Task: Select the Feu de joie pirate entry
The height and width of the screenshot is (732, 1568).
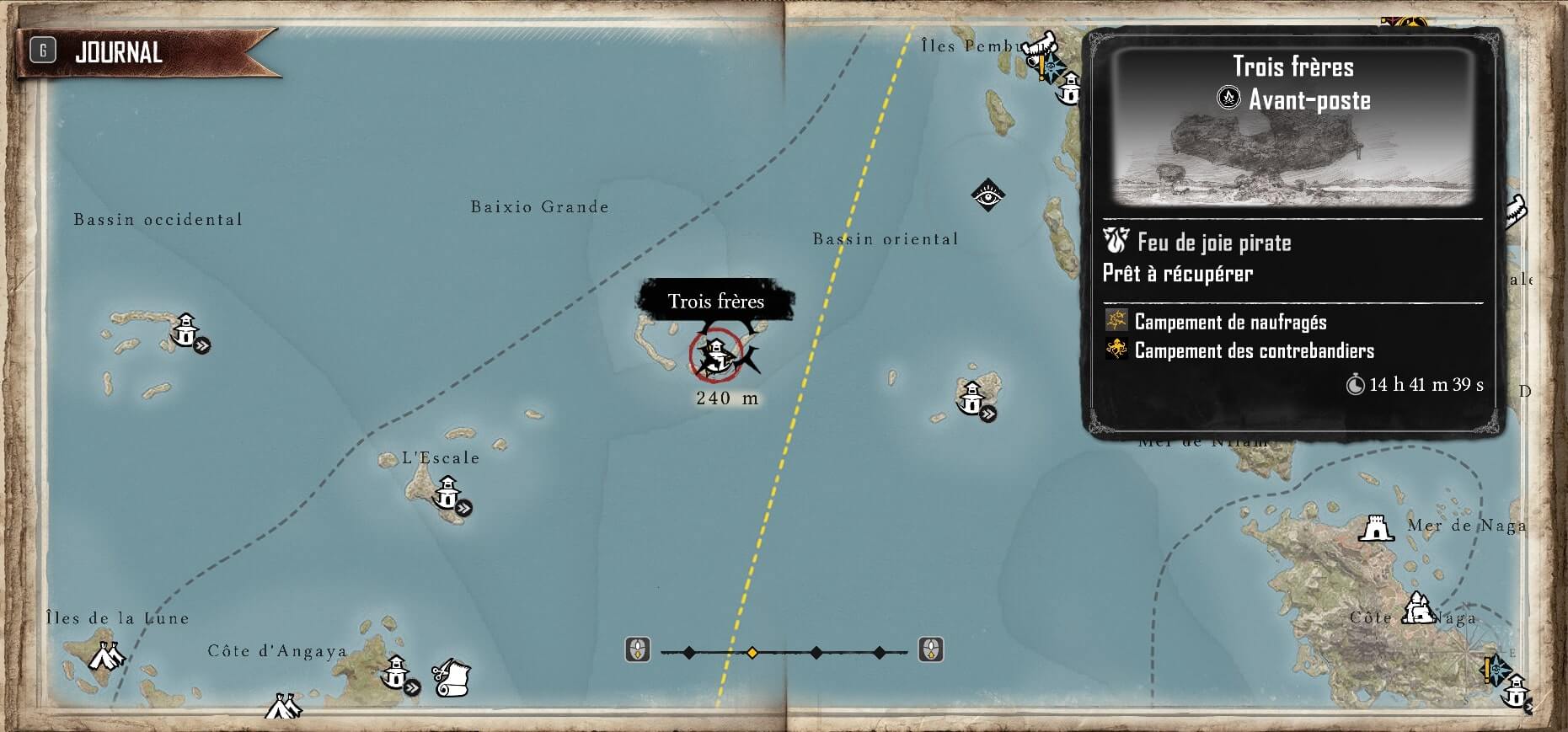Action: coord(1213,243)
